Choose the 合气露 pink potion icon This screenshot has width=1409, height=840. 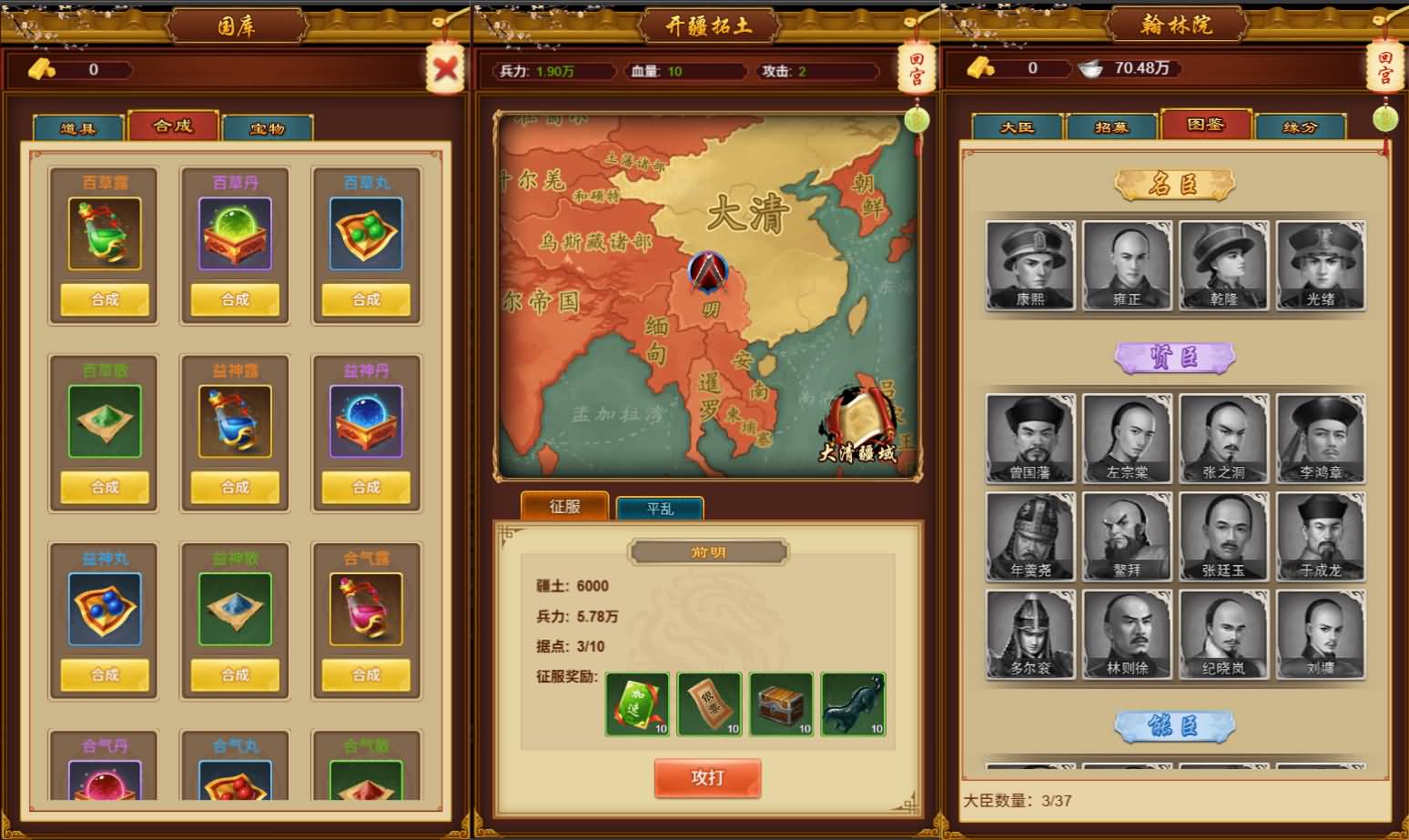click(x=366, y=609)
